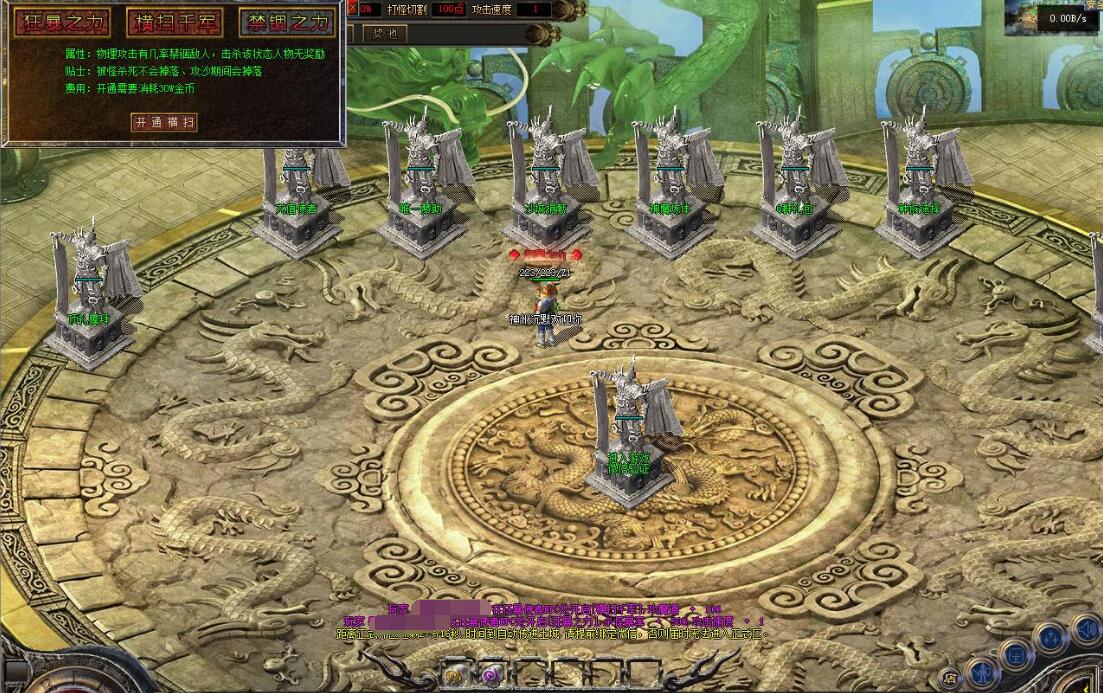Click the 开通横扫 activation button
Viewport: 1103px width, 693px height.
[165, 122]
